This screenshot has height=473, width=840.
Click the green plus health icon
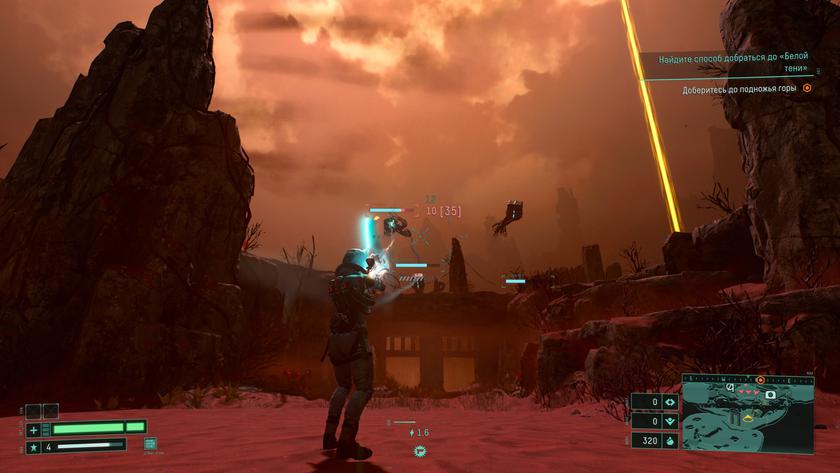tap(34, 428)
